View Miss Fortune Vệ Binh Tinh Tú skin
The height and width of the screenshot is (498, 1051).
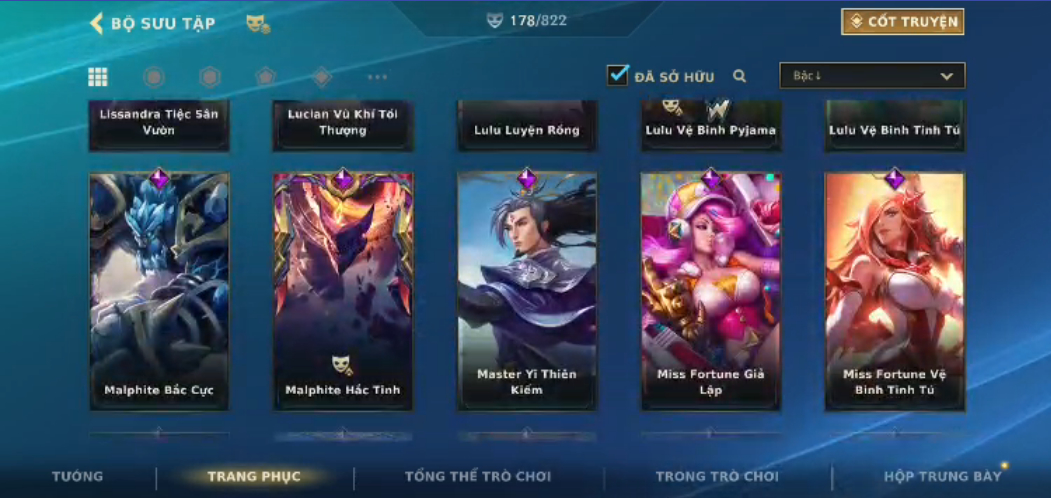(895, 290)
